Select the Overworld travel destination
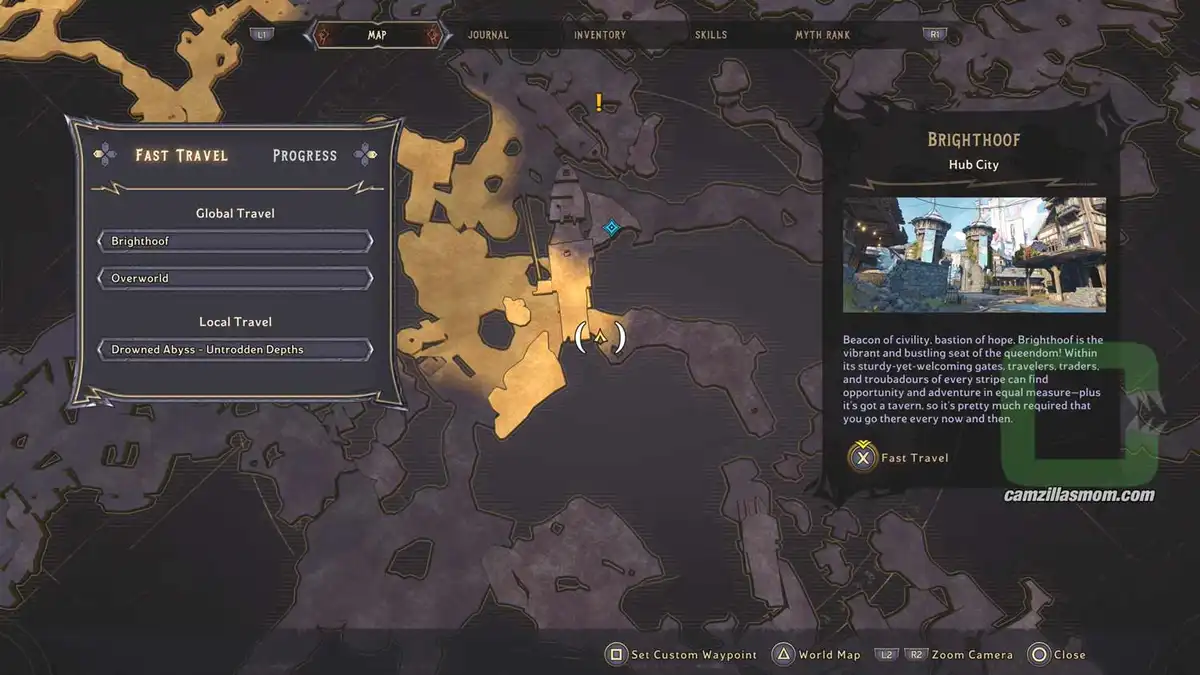Viewport: 1200px width, 675px height. [235, 278]
